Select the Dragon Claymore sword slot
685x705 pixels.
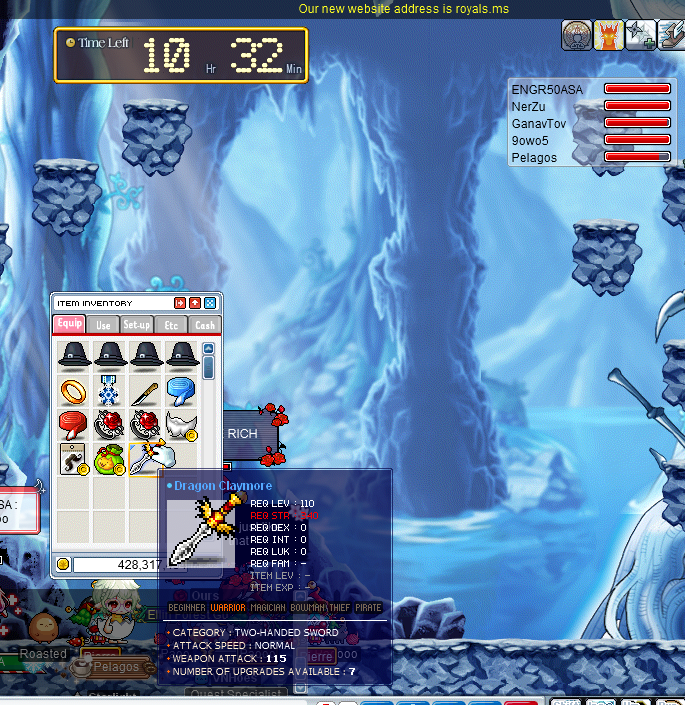point(146,459)
